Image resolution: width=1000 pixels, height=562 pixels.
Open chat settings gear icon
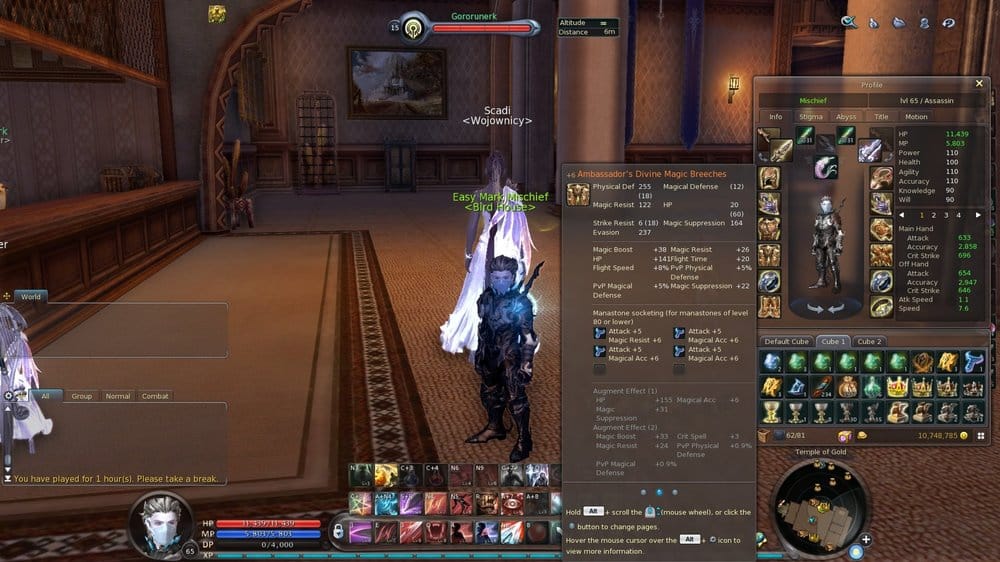9,396
